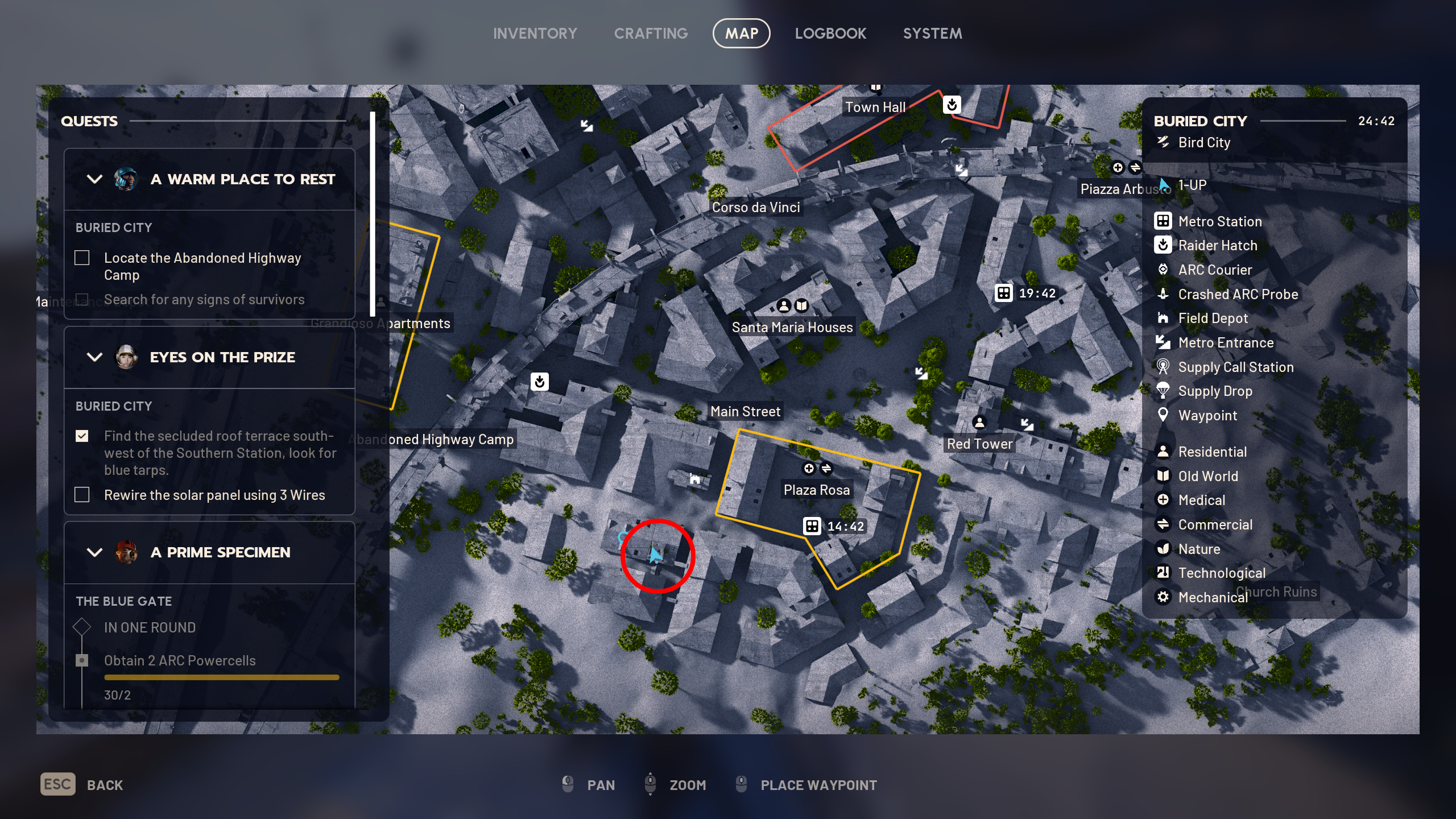Uncheck the secluded roof terrace objective

(x=83, y=436)
